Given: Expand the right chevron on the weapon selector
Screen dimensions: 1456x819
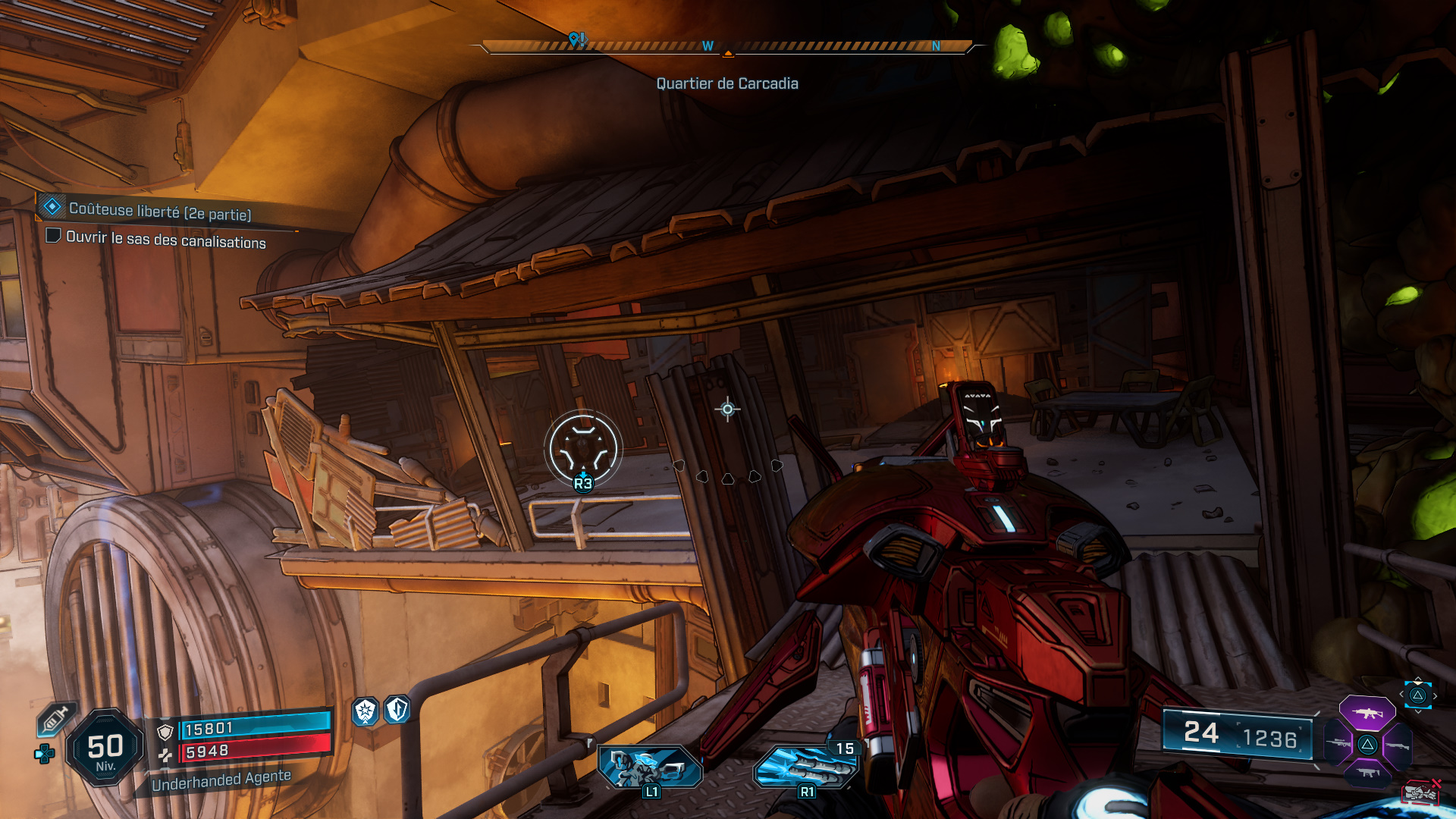Looking at the screenshot, I should (1436, 695).
